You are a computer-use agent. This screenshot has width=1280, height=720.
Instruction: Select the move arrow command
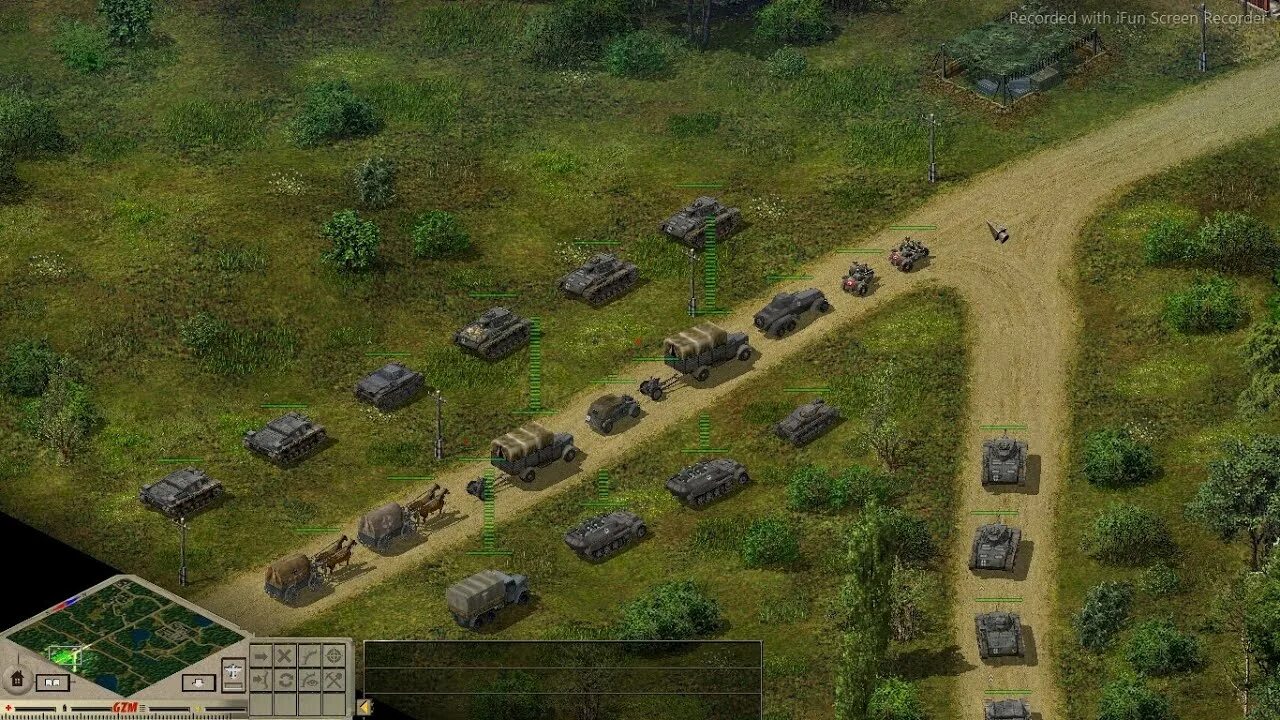[x=260, y=656]
